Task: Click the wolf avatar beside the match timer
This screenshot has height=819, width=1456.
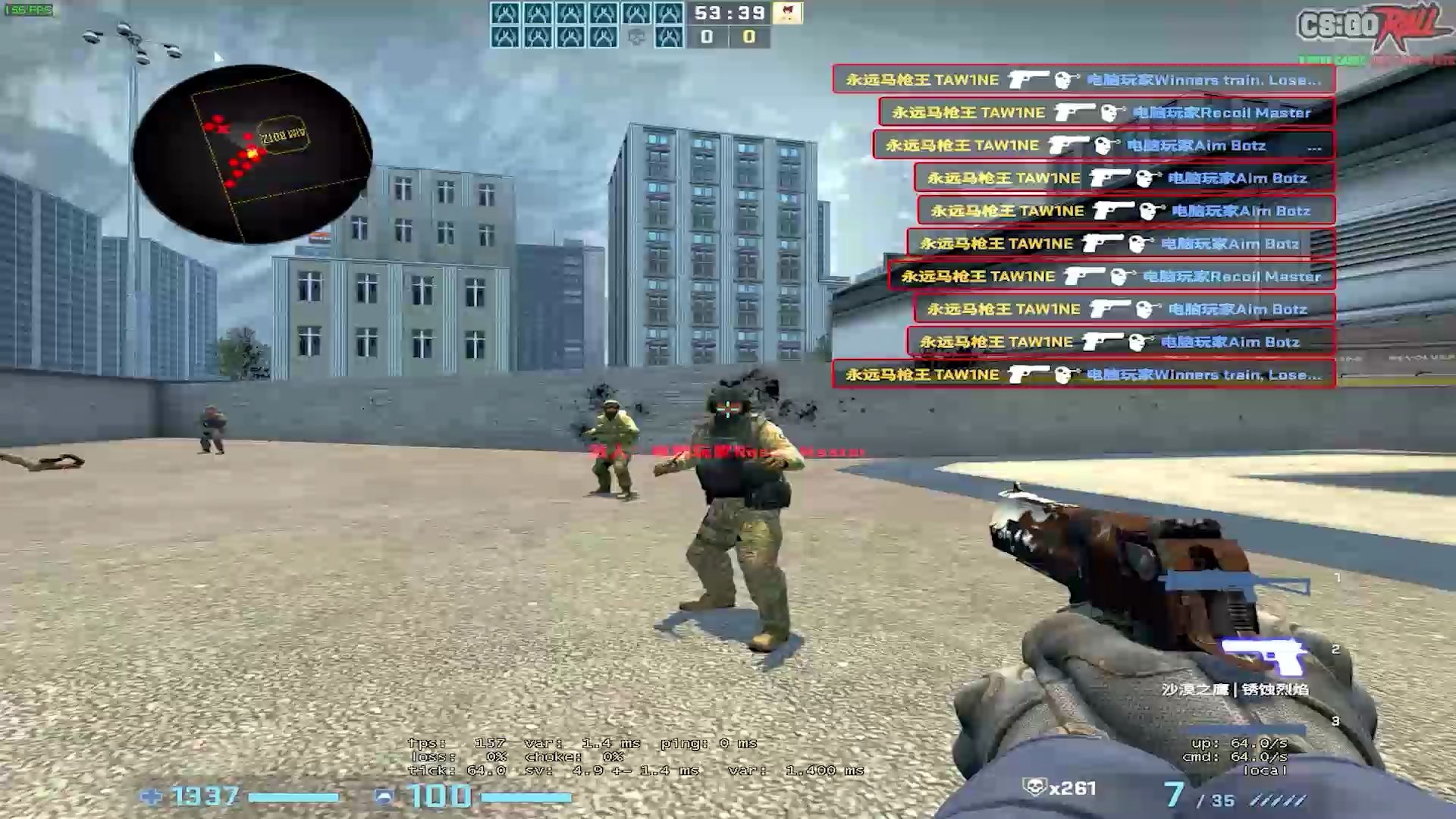Action: (x=787, y=15)
